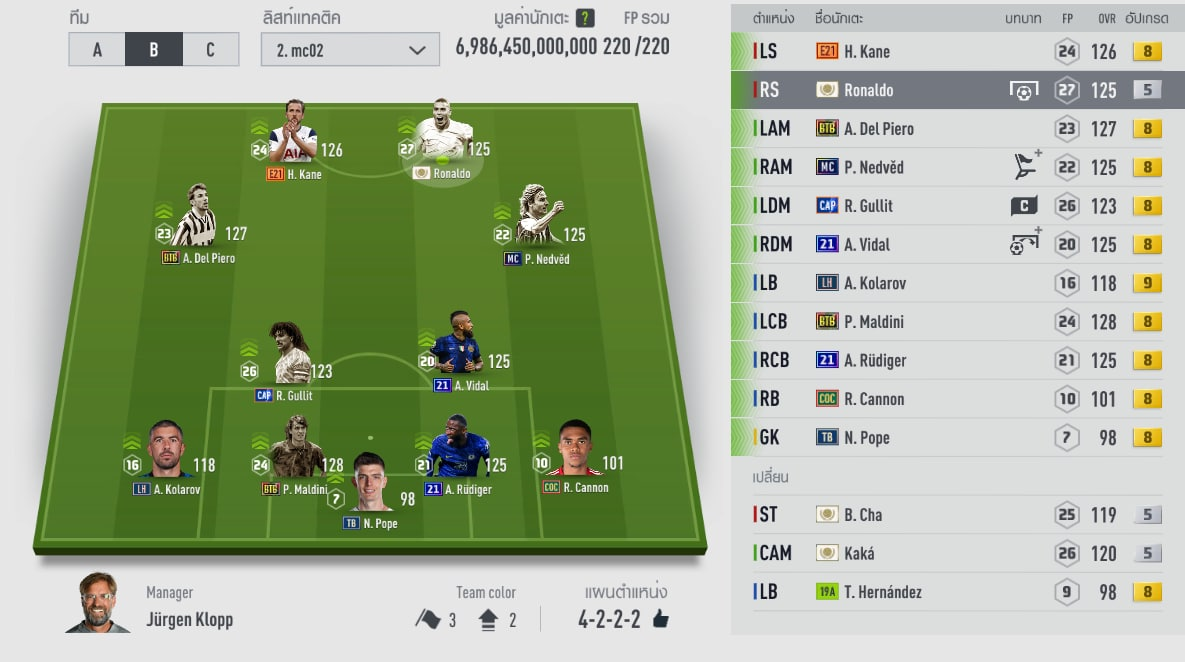
Task: Select the LS H. Kane list row
Action: (x=946, y=52)
